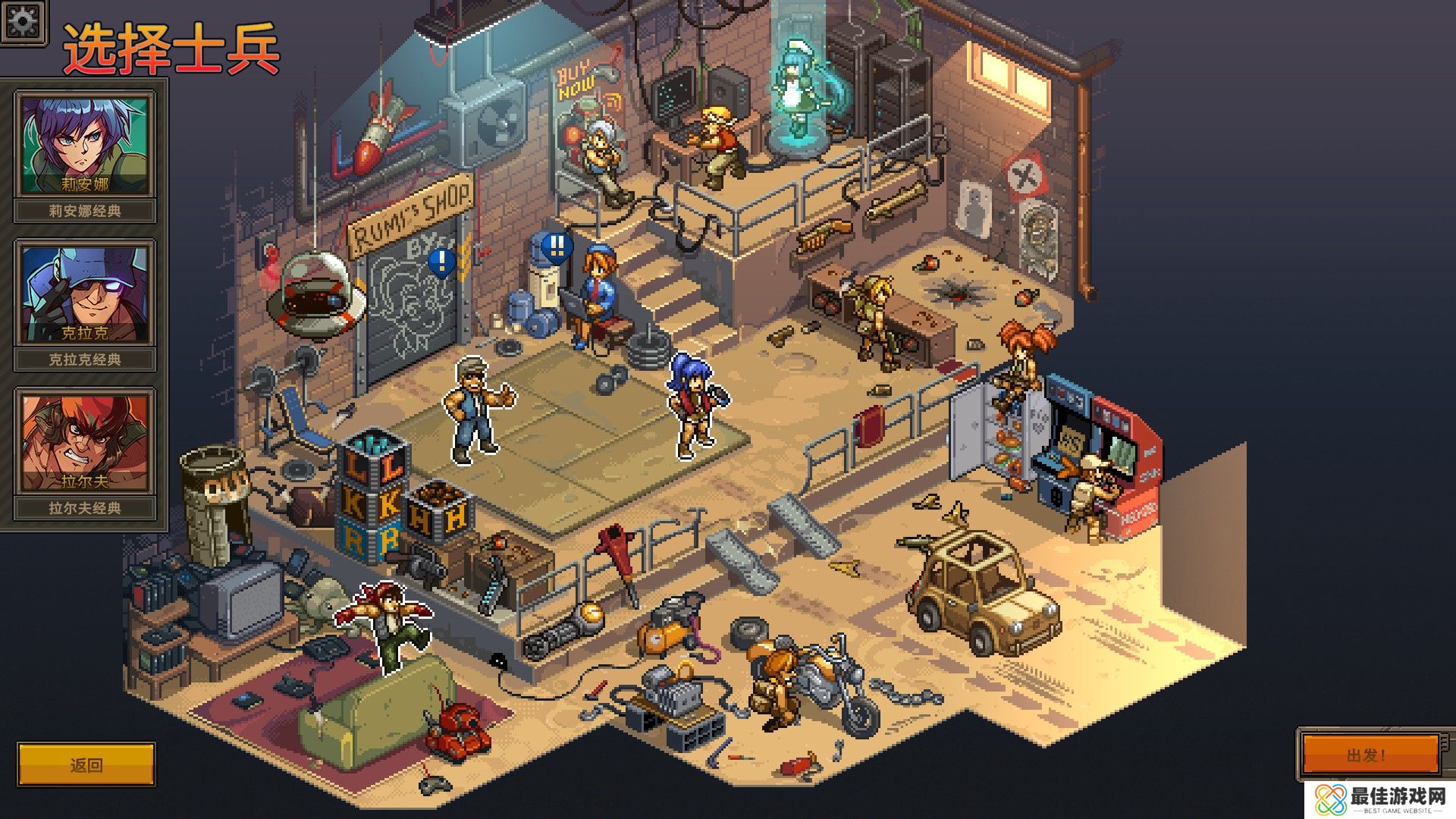Choose the 莉安娜经典 skin label

pyautogui.click(x=85, y=211)
